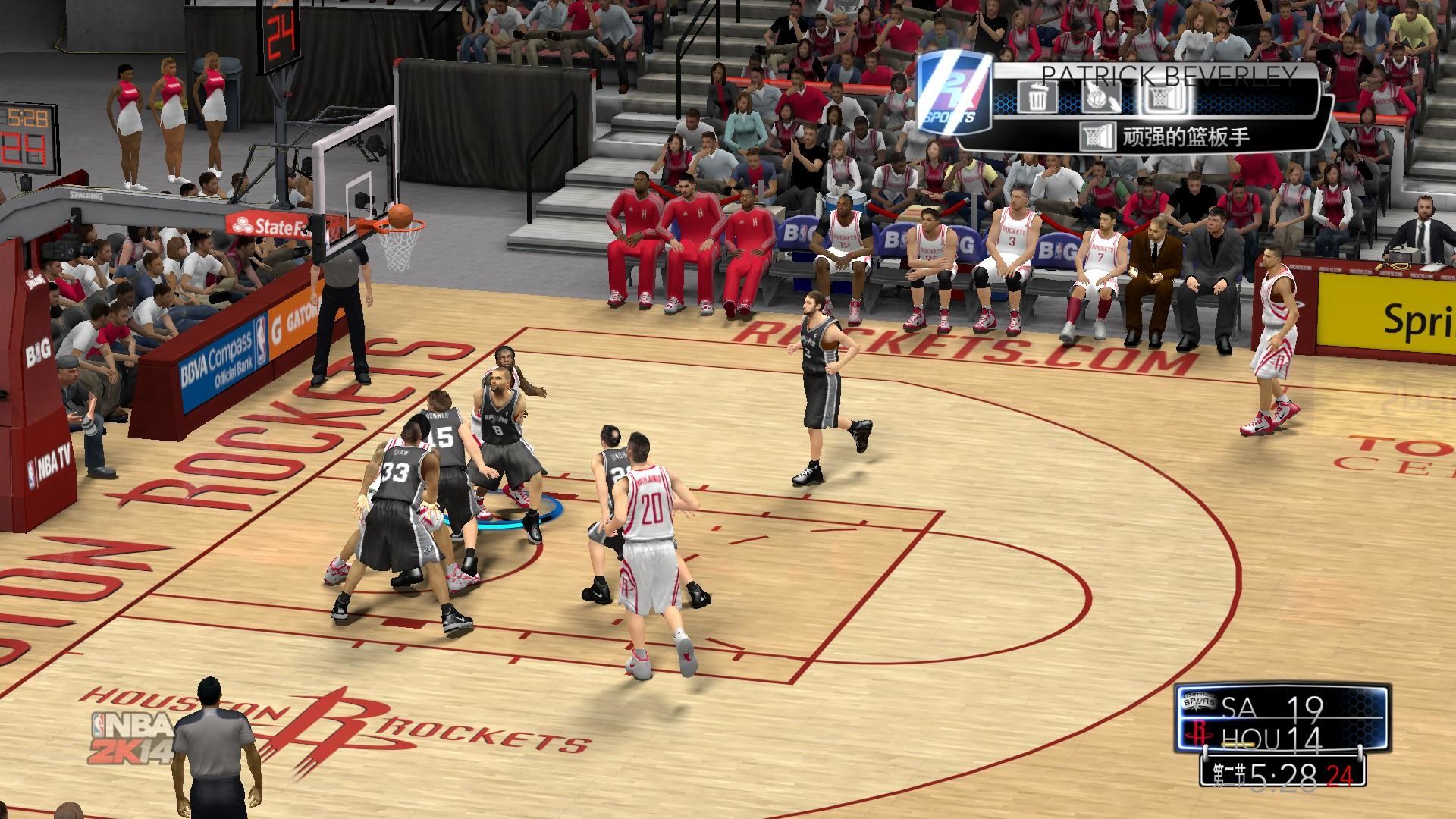Select the steal/ball-strip icon beside Patrick Beverley
This screenshot has width=1456, height=819.
[x=1102, y=98]
